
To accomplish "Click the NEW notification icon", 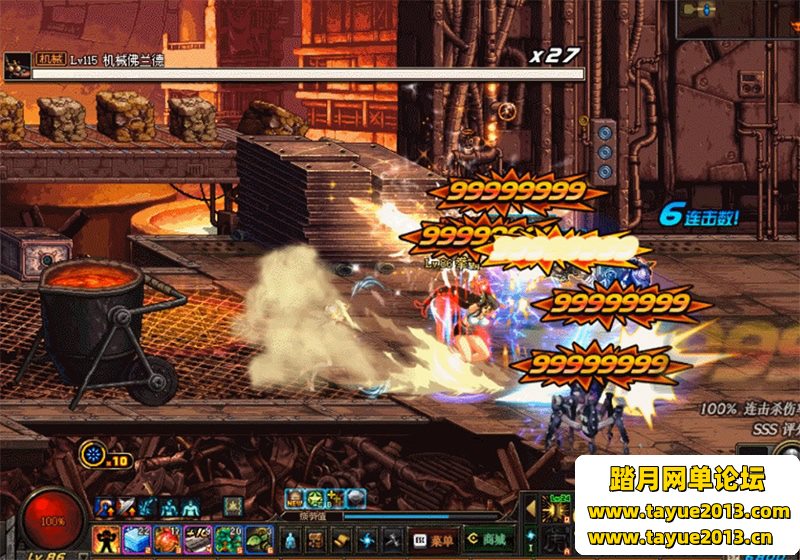I will (296, 498).
